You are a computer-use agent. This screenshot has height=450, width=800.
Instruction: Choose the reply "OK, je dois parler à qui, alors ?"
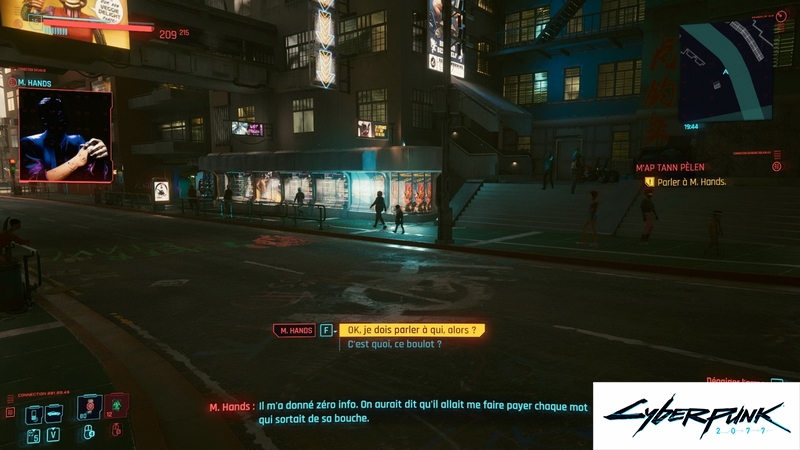click(x=412, y=330)
